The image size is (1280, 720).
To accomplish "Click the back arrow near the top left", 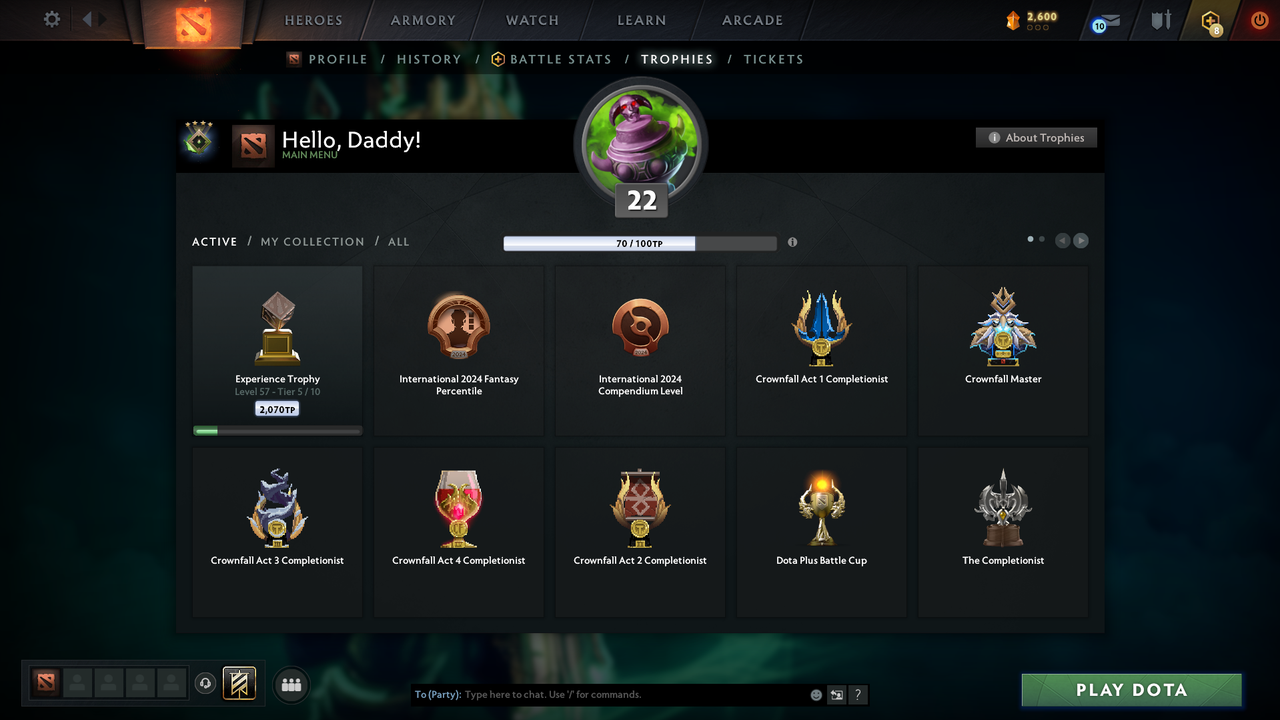I will [x=88, y=17].
